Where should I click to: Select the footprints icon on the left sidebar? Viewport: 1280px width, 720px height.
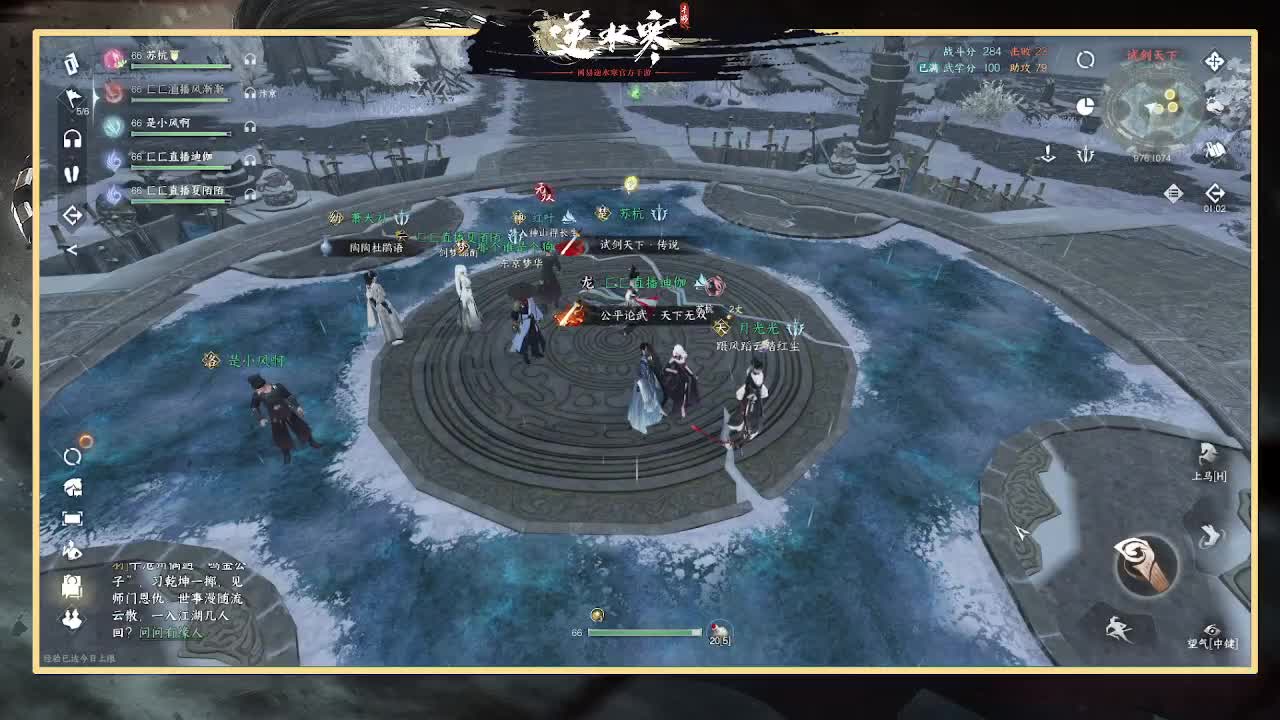(x=72, y=173)
